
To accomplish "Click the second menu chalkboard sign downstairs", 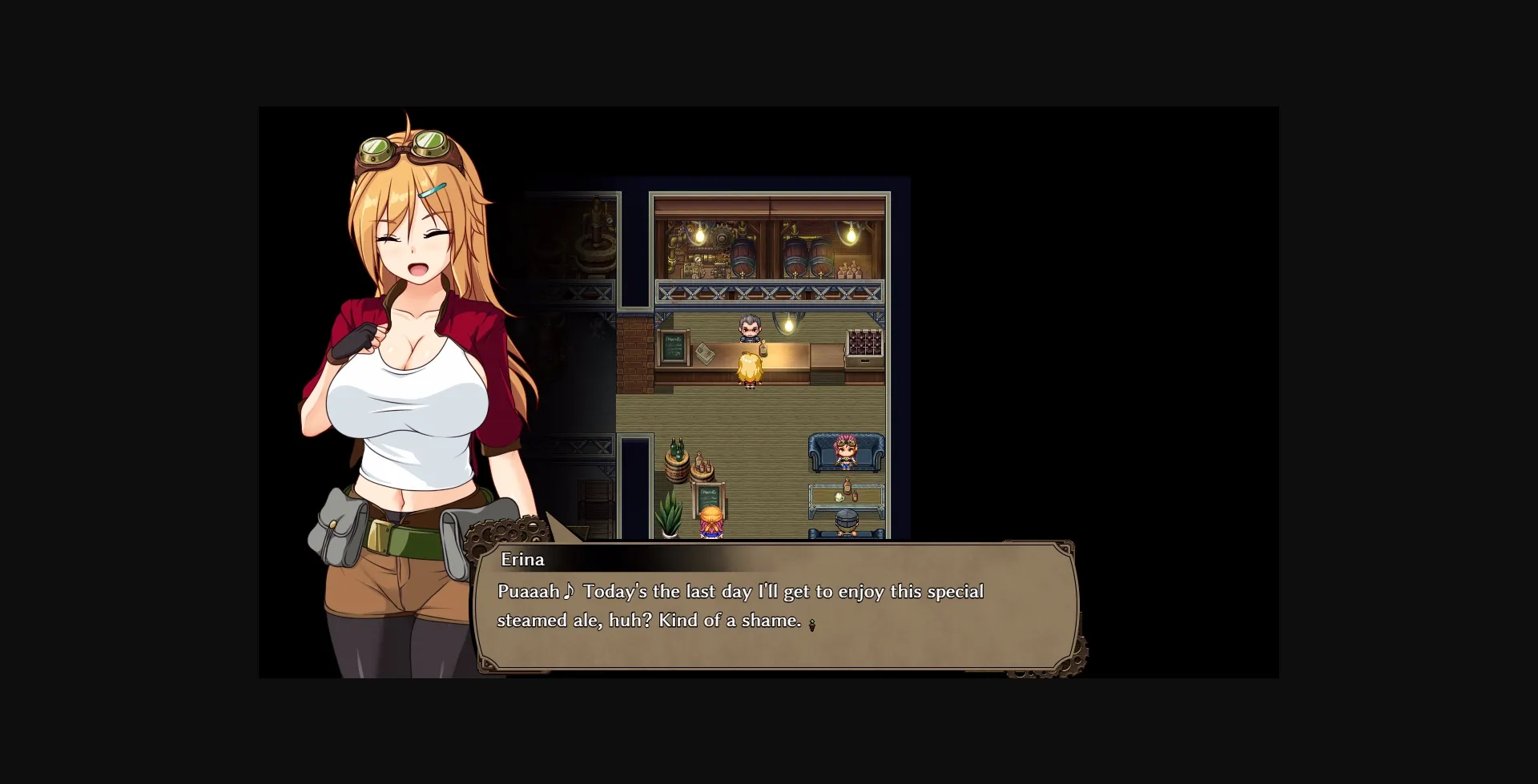I will 708,497.
